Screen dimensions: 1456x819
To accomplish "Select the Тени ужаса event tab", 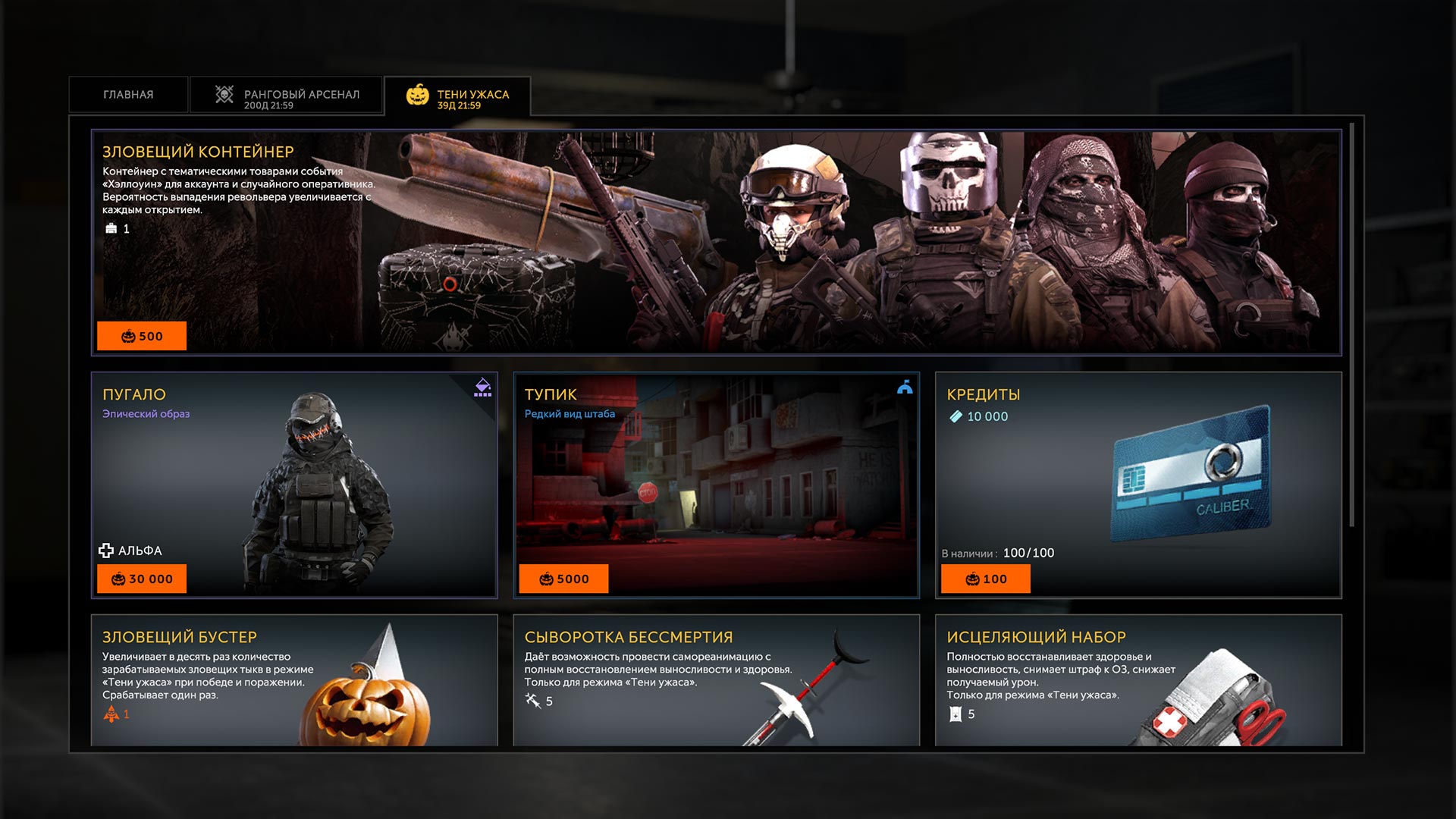I will click(457, 96).
